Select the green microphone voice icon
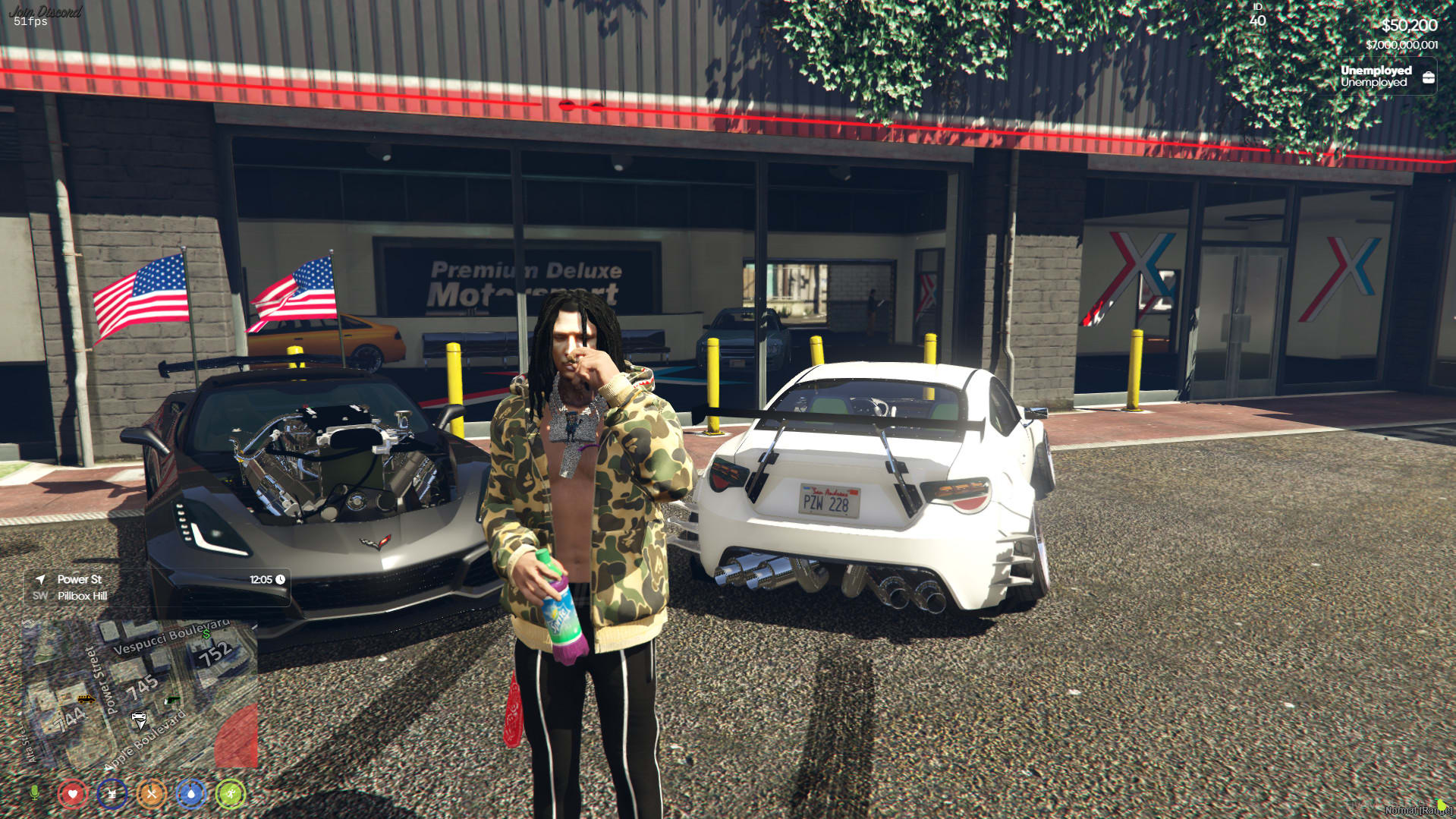The image size is (1456, 819). point(34,793)
